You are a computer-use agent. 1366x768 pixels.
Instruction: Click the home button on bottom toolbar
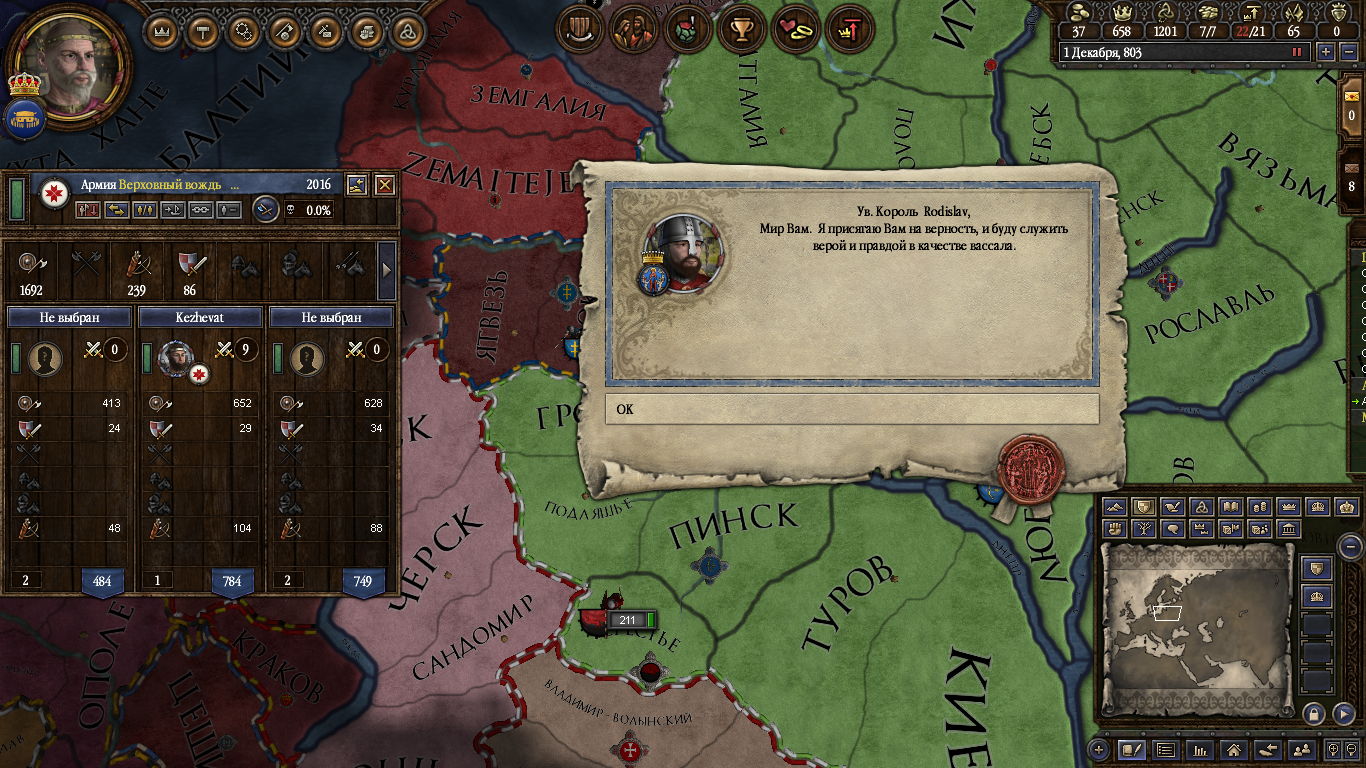1234,749
